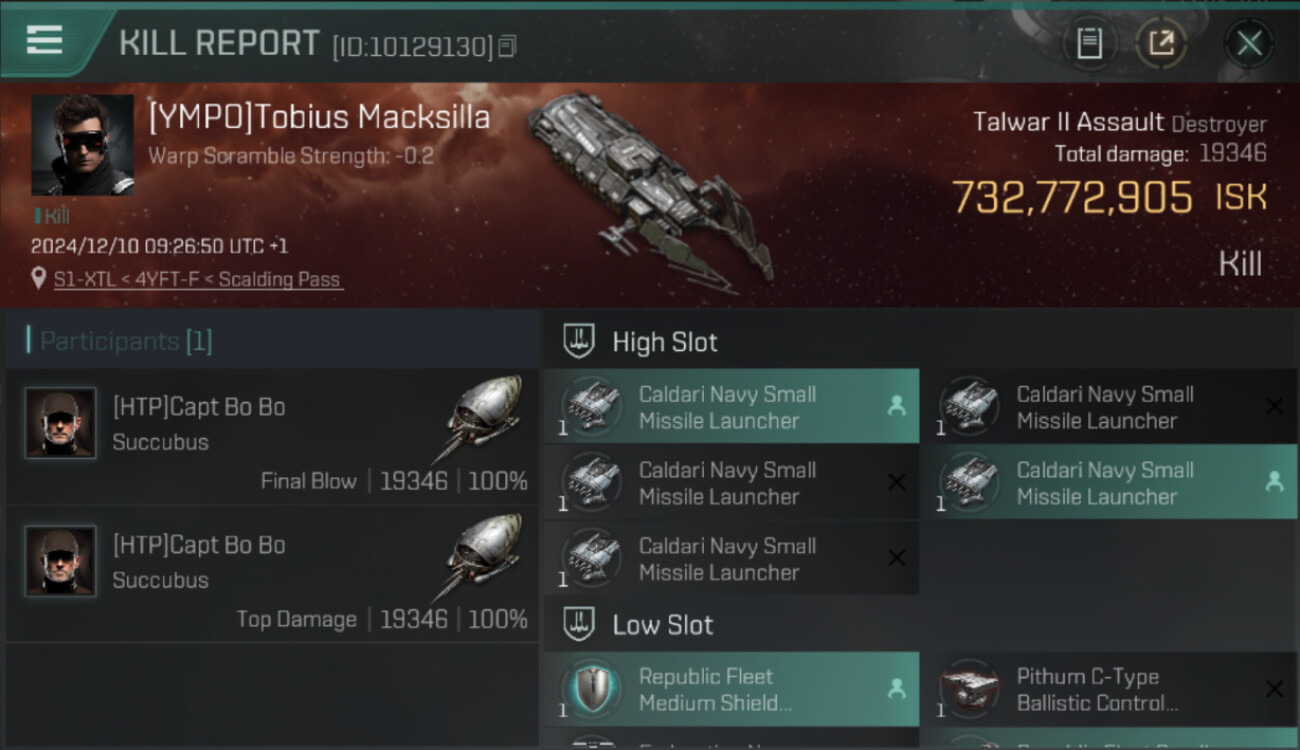Close the kill report window
Image resolution: width=1300 pixels, height=750 pixels.
[1249, 43]
